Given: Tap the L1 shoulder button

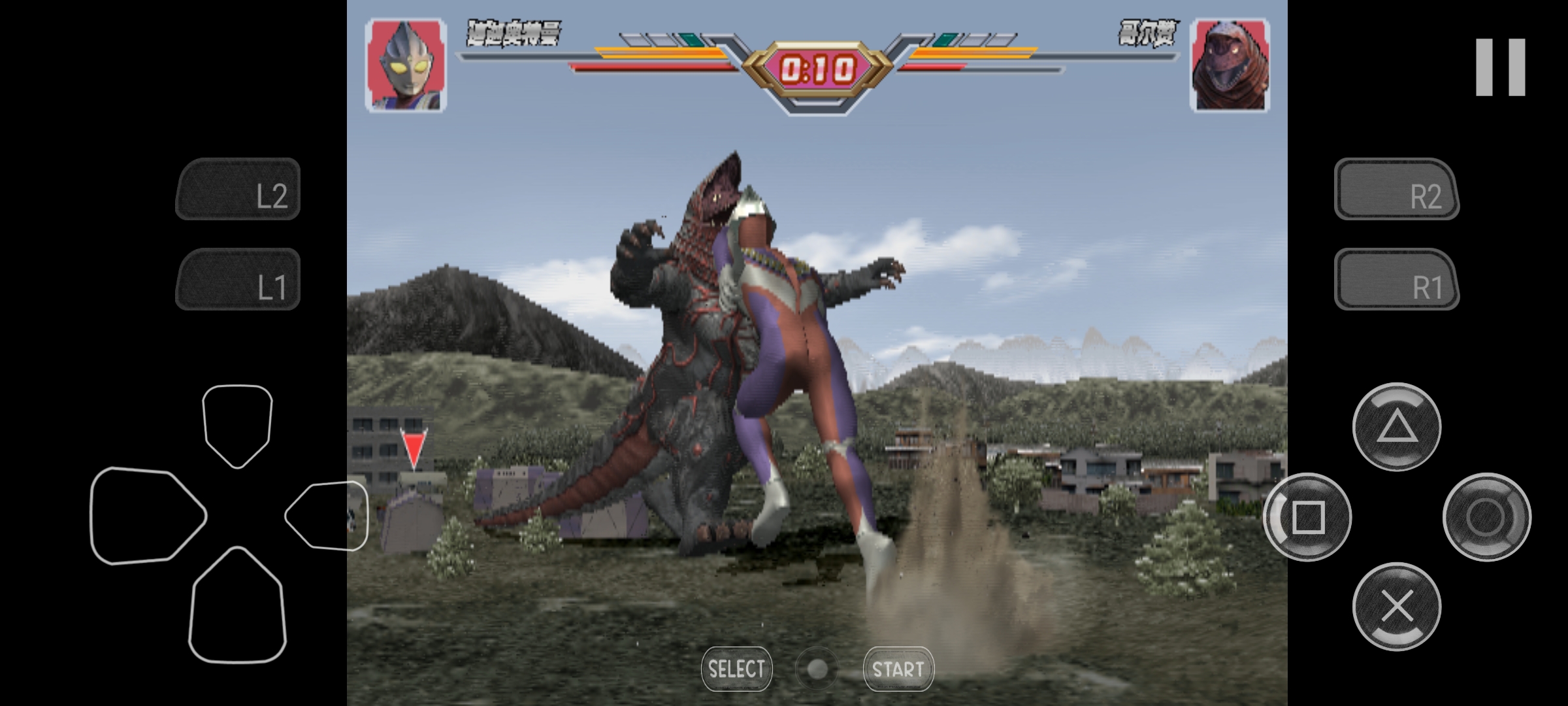Looking at the screenshot, I should click(x=238, y=280).
